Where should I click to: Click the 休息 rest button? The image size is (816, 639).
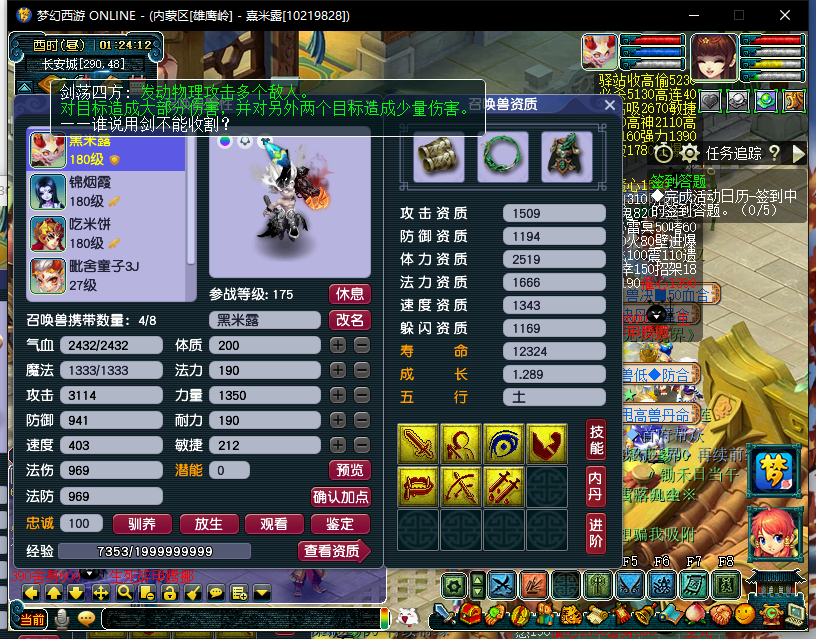pos(350,294)
